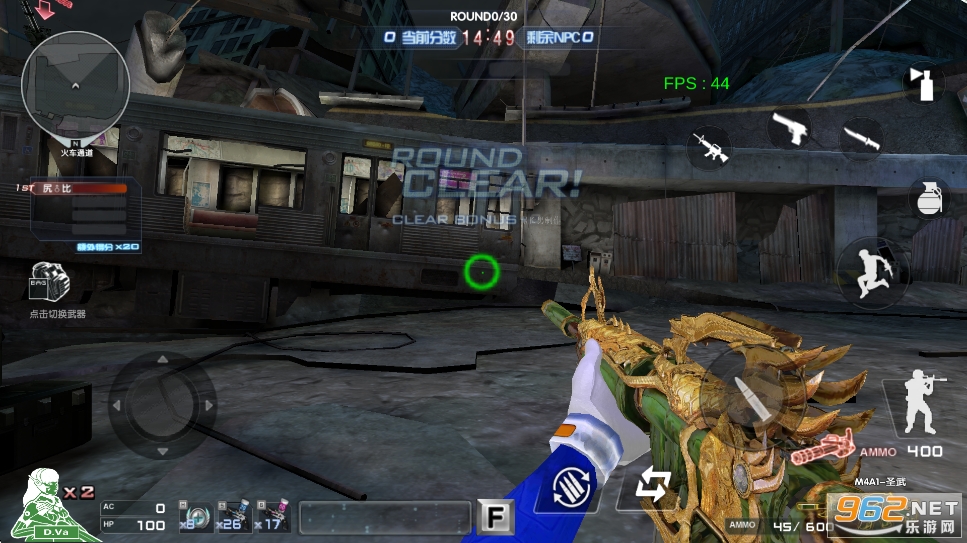Equip the combat knife
967x543 pixels.
(x=861, y=137)
